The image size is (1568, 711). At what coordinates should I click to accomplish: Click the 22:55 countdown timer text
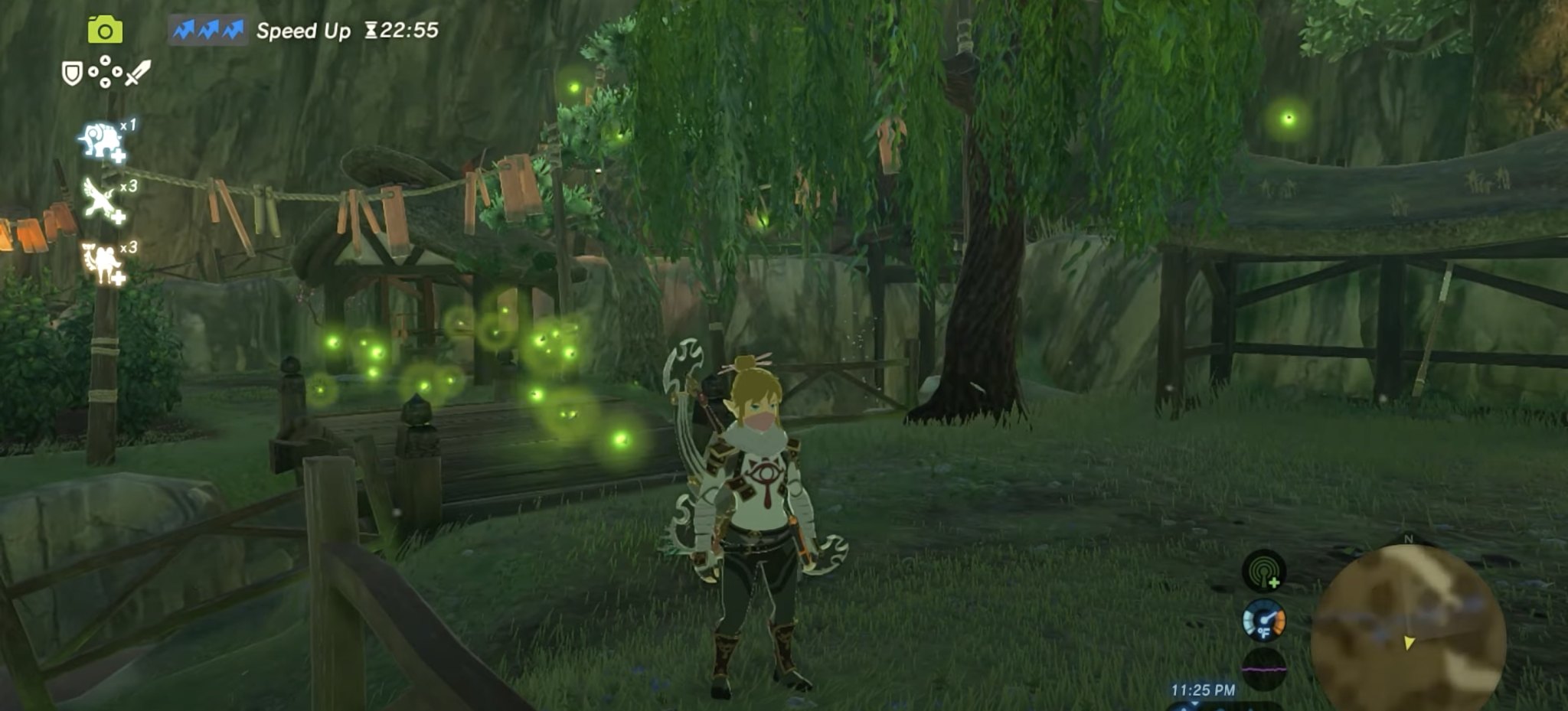point(409,31)
